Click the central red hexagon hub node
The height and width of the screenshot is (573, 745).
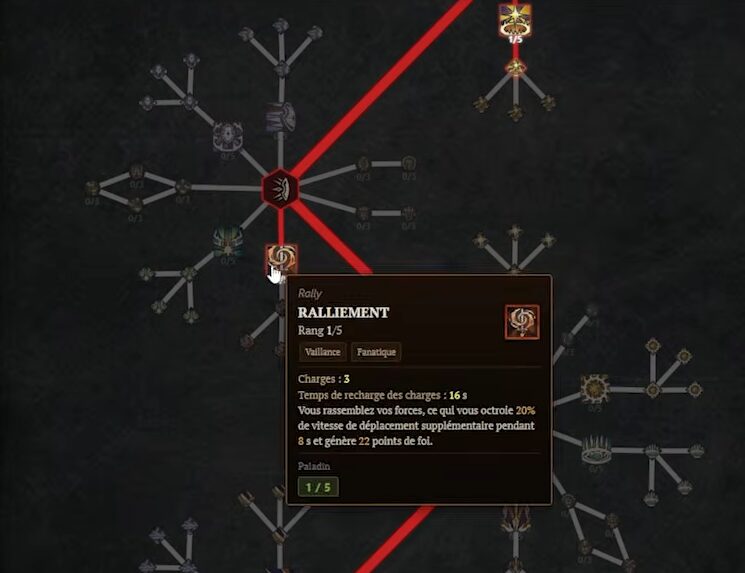pyautogui.click(x=280, y=187)
